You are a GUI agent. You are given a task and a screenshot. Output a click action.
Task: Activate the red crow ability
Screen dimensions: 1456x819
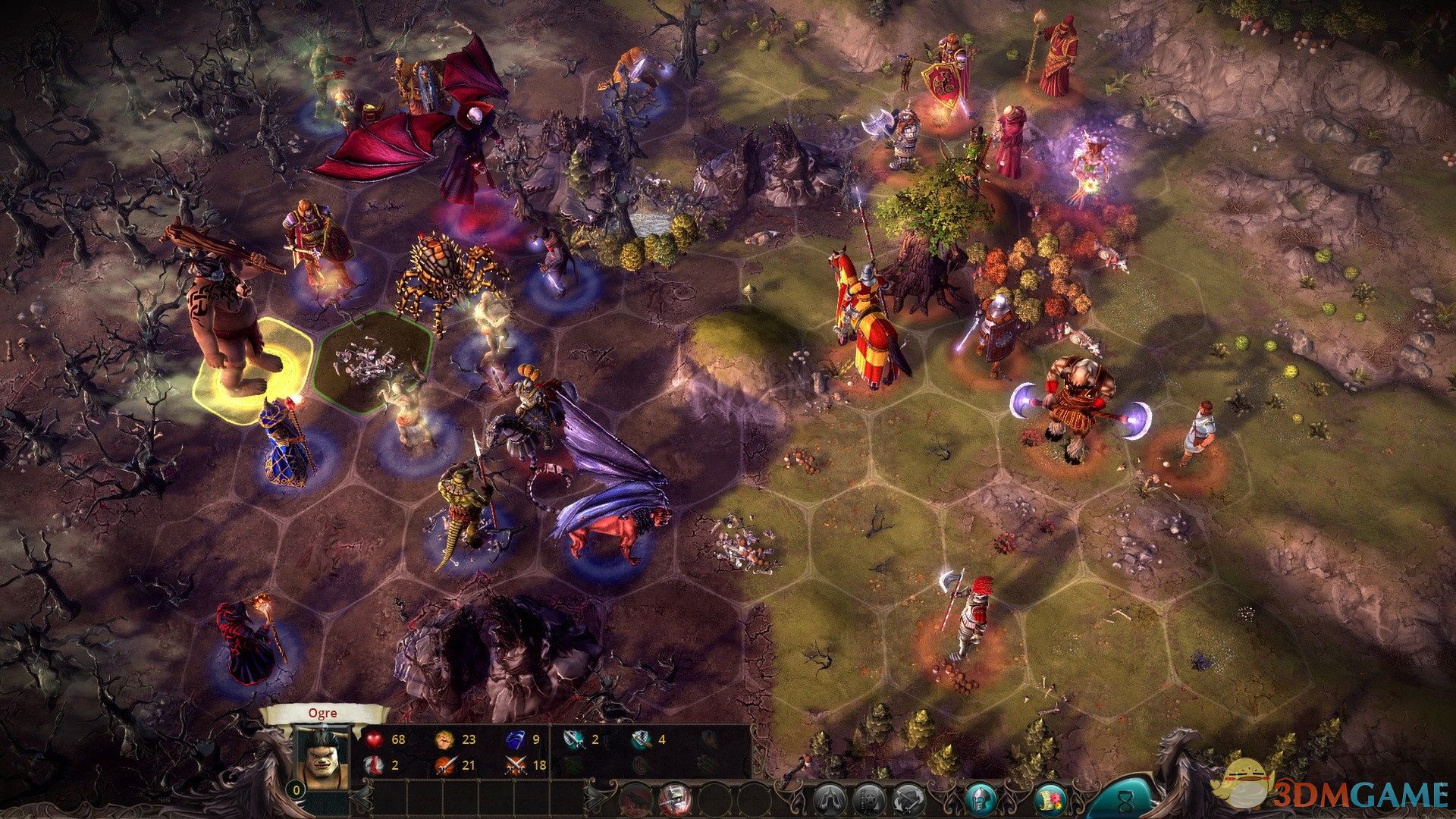click(635, 799)
